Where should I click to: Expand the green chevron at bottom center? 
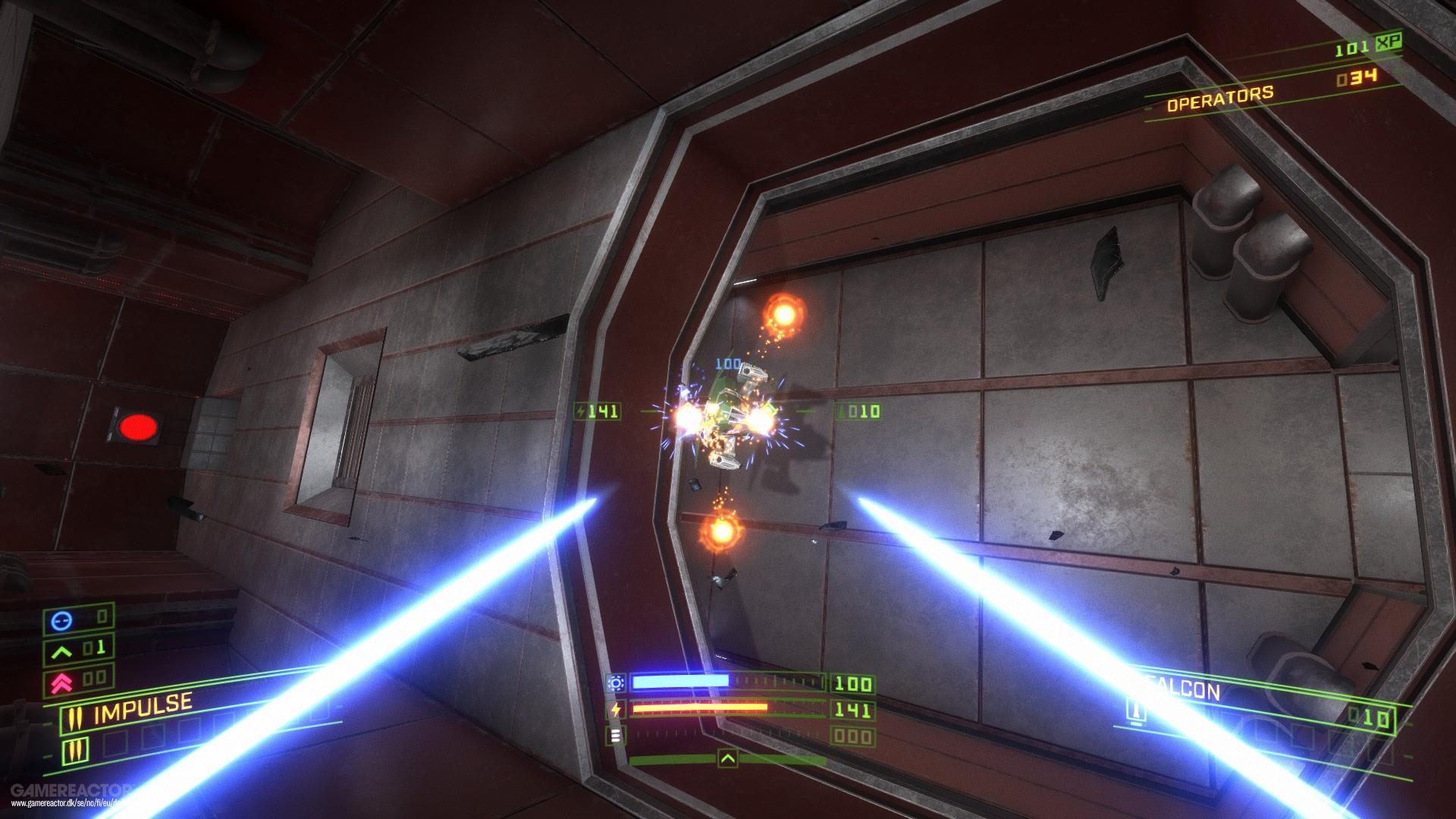(728, 759)
